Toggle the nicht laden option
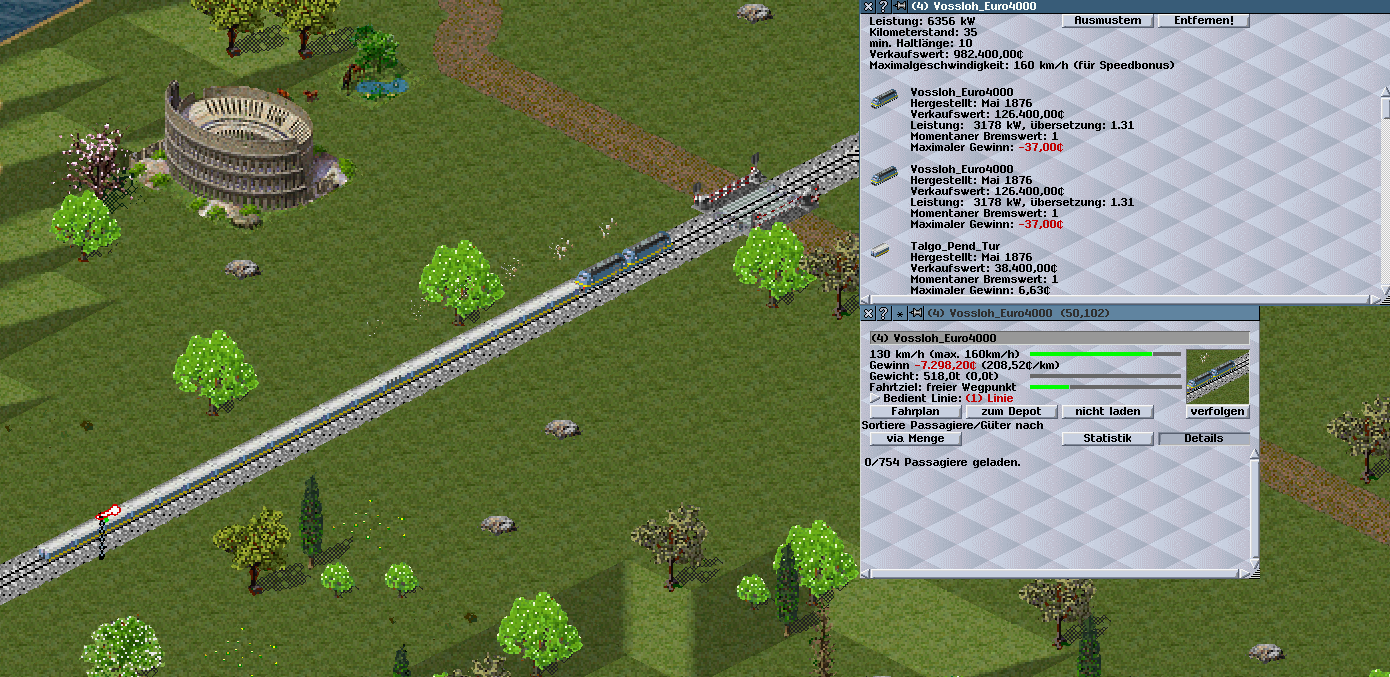The height and width of the screenshot is (677, 1390). pyautogui.click(x=1107, y=411)
